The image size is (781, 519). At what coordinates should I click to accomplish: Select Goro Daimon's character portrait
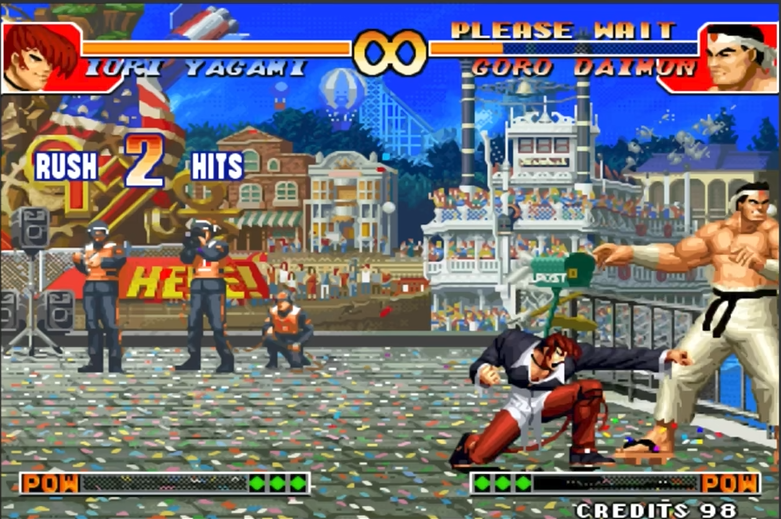740,58
